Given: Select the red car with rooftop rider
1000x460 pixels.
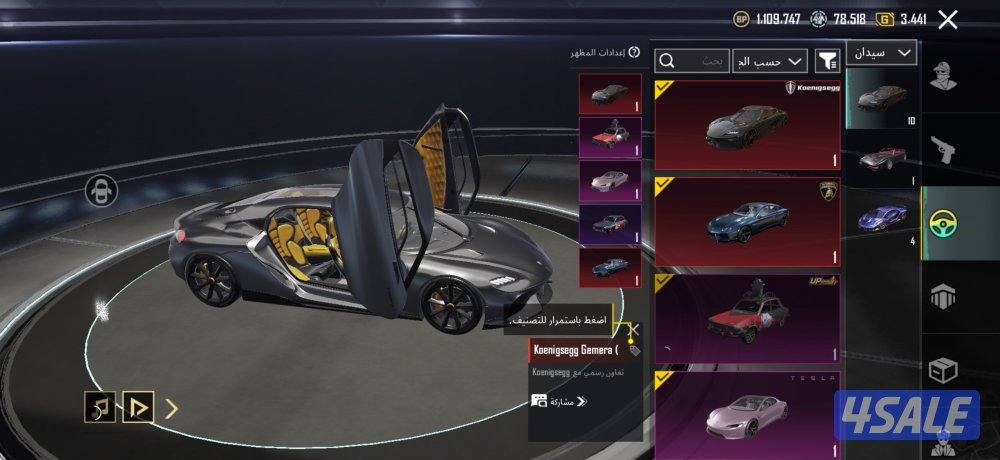Looking at the screenshot, I should point(748,318).
